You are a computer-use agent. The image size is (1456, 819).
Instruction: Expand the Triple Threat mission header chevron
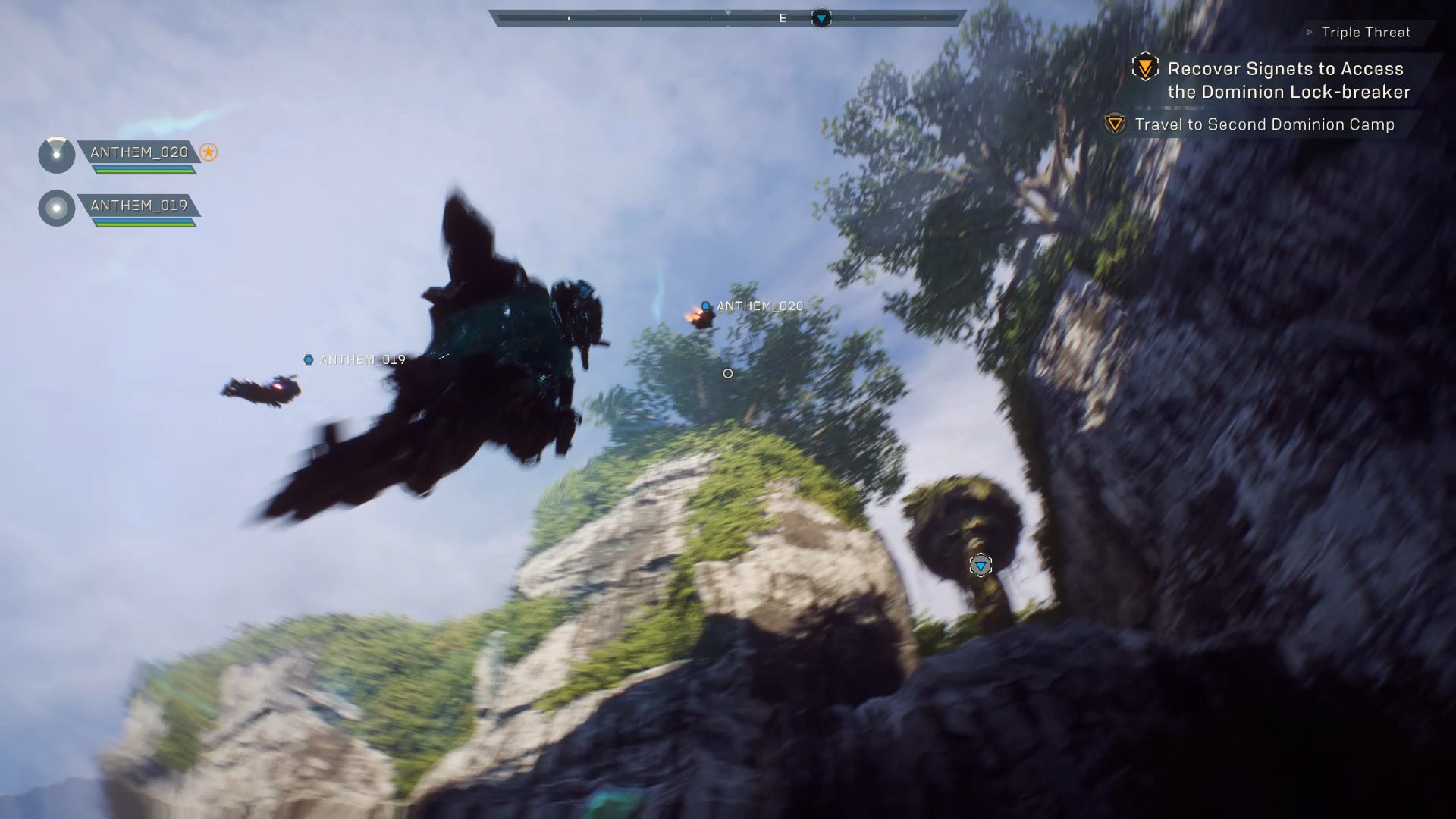(1310, 32)
